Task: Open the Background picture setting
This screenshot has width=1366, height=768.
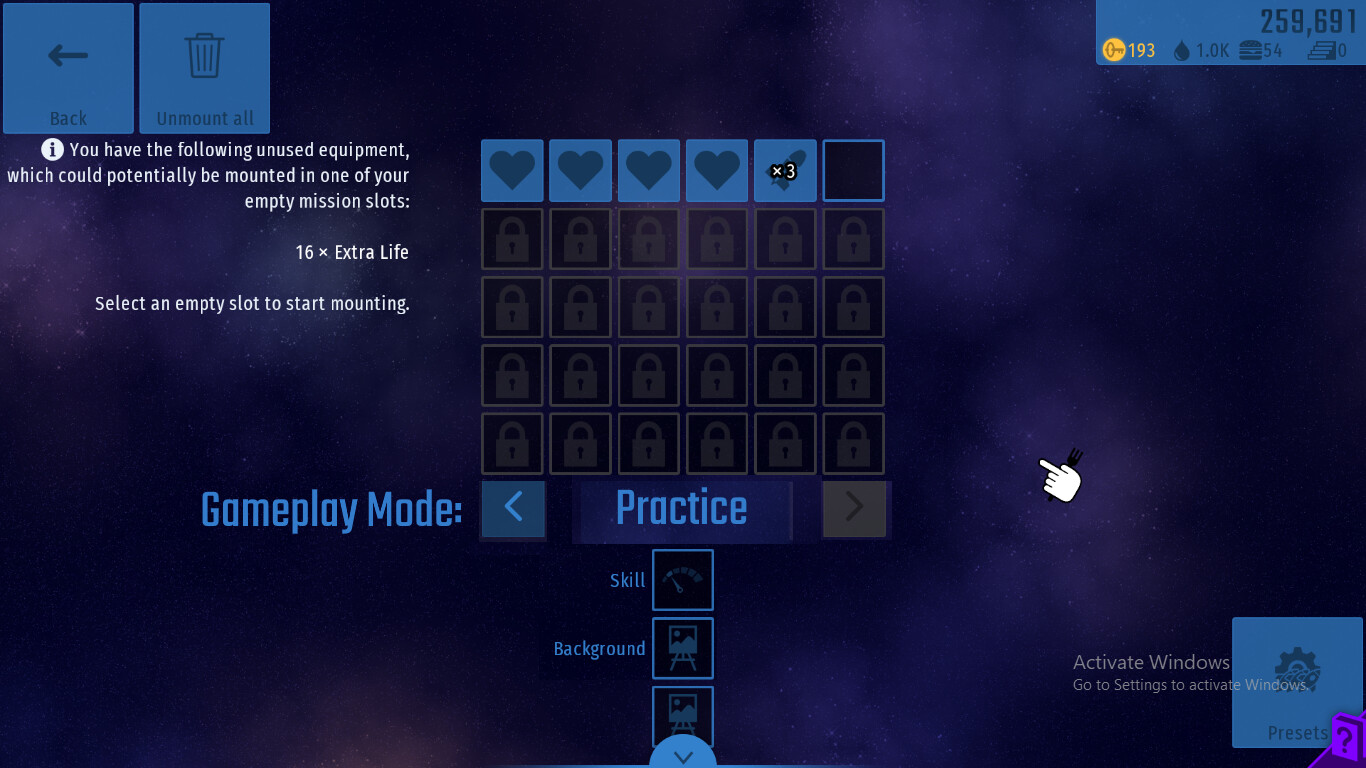Action: pyautogui.click(x=683, y=648)
